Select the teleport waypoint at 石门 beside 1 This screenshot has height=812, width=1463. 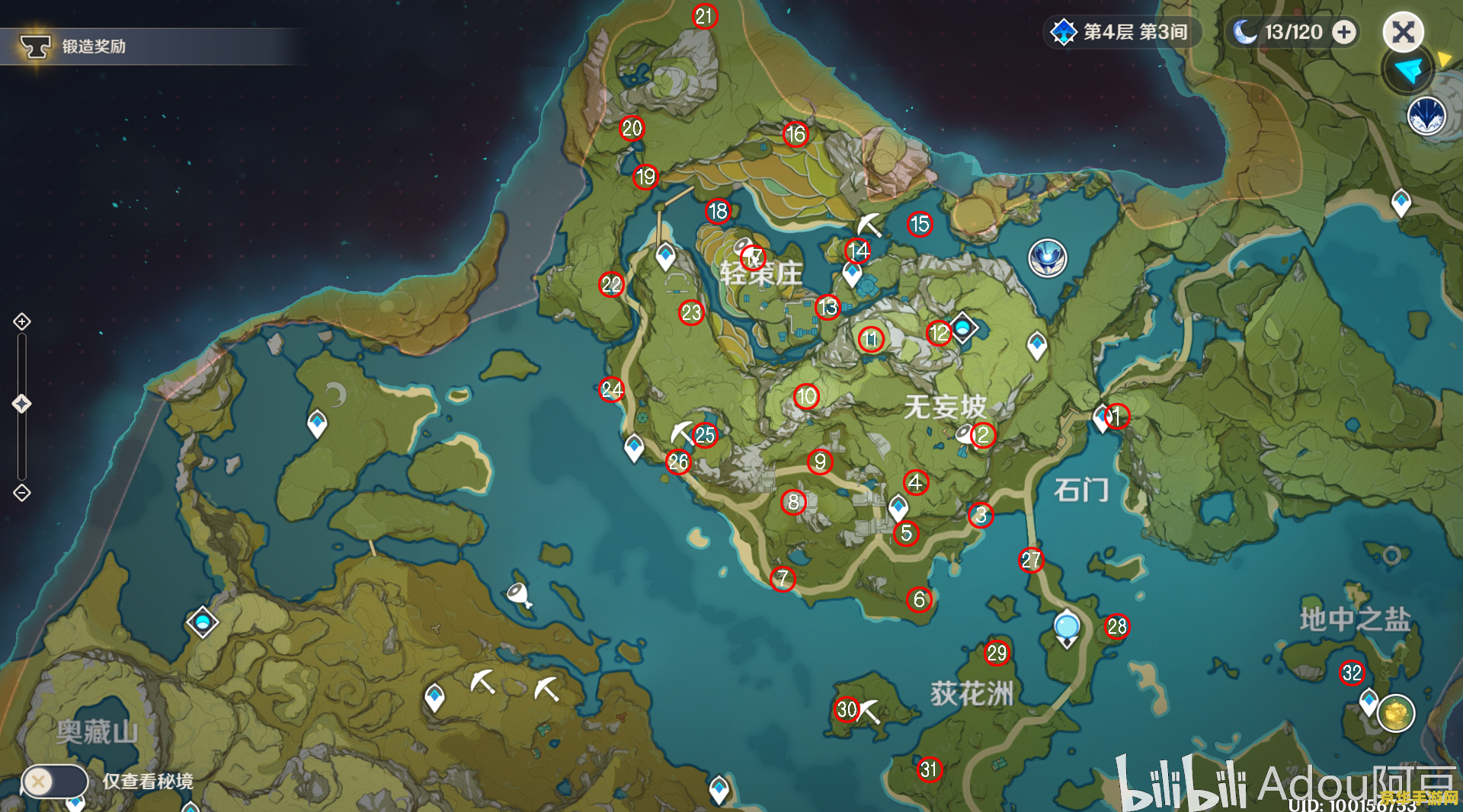pyautogui.click(x=1101, y=417)
